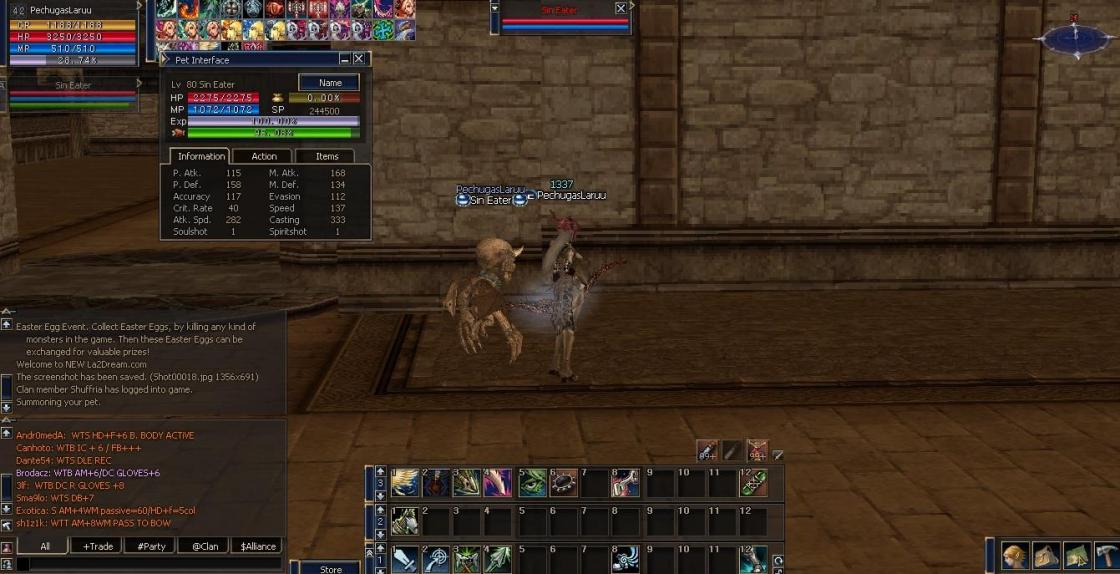Viewport: 1120px width, 574px height.
Task: Use the green scroll item in slot 12
Action: tap(754, 483)
